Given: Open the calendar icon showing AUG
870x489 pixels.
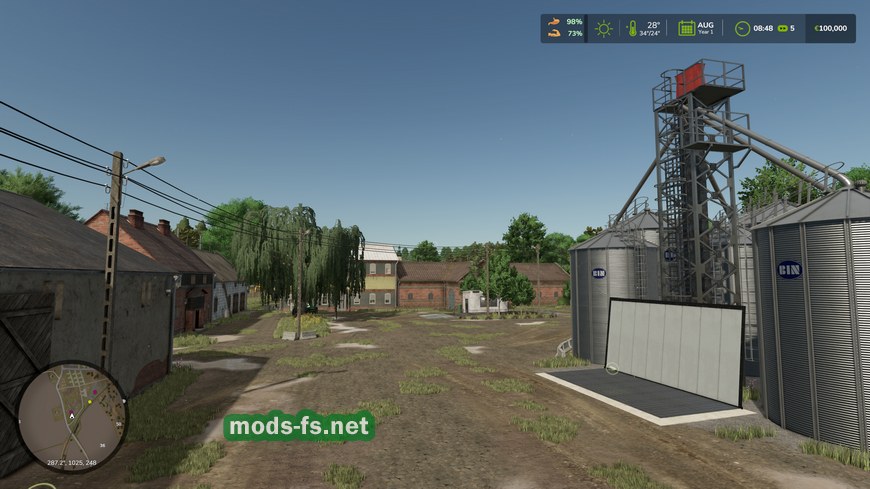Looking at the screenshot, I should click(687, 28).
